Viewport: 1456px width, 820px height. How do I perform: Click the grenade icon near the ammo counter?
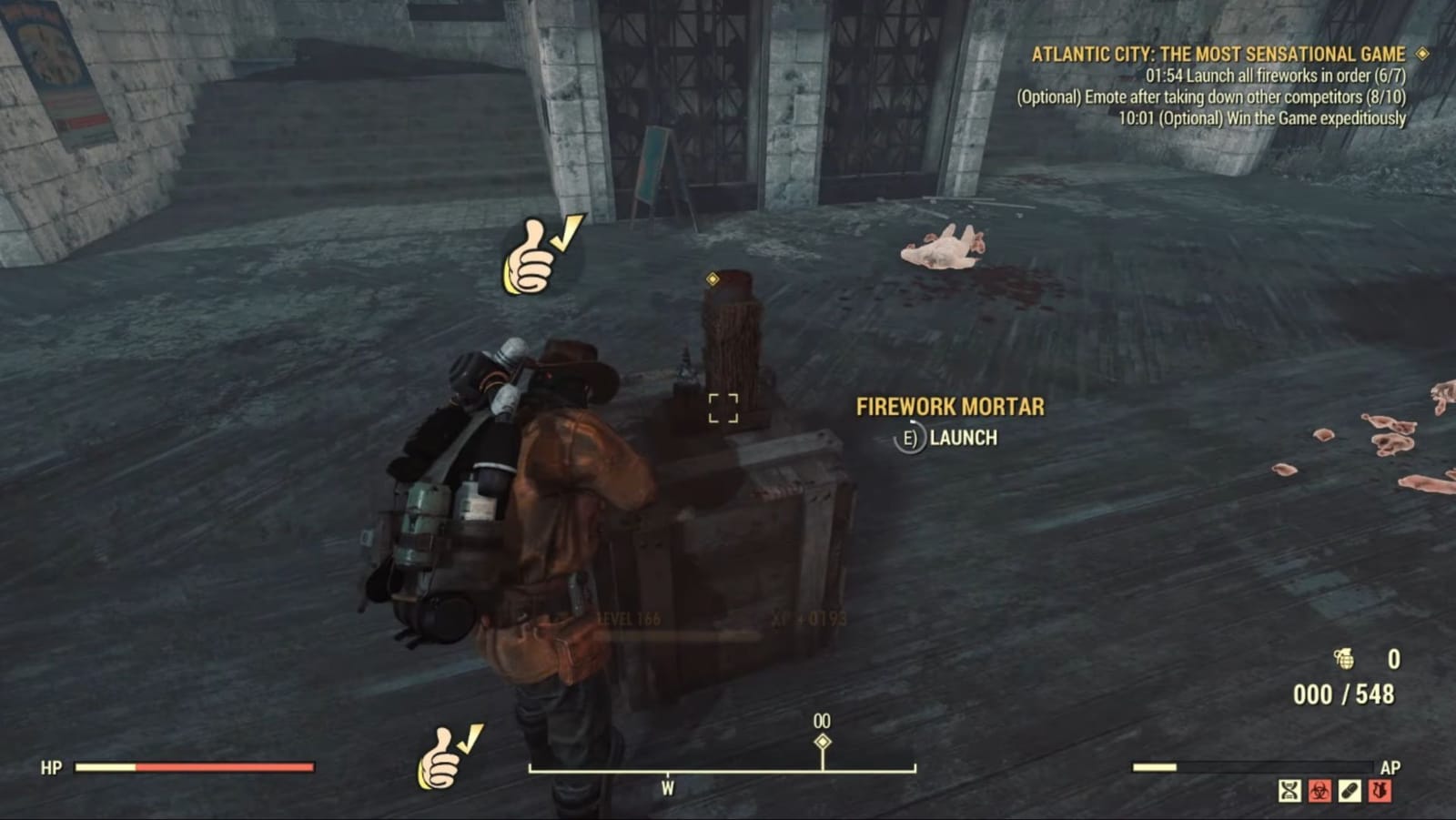[1344, 657]
